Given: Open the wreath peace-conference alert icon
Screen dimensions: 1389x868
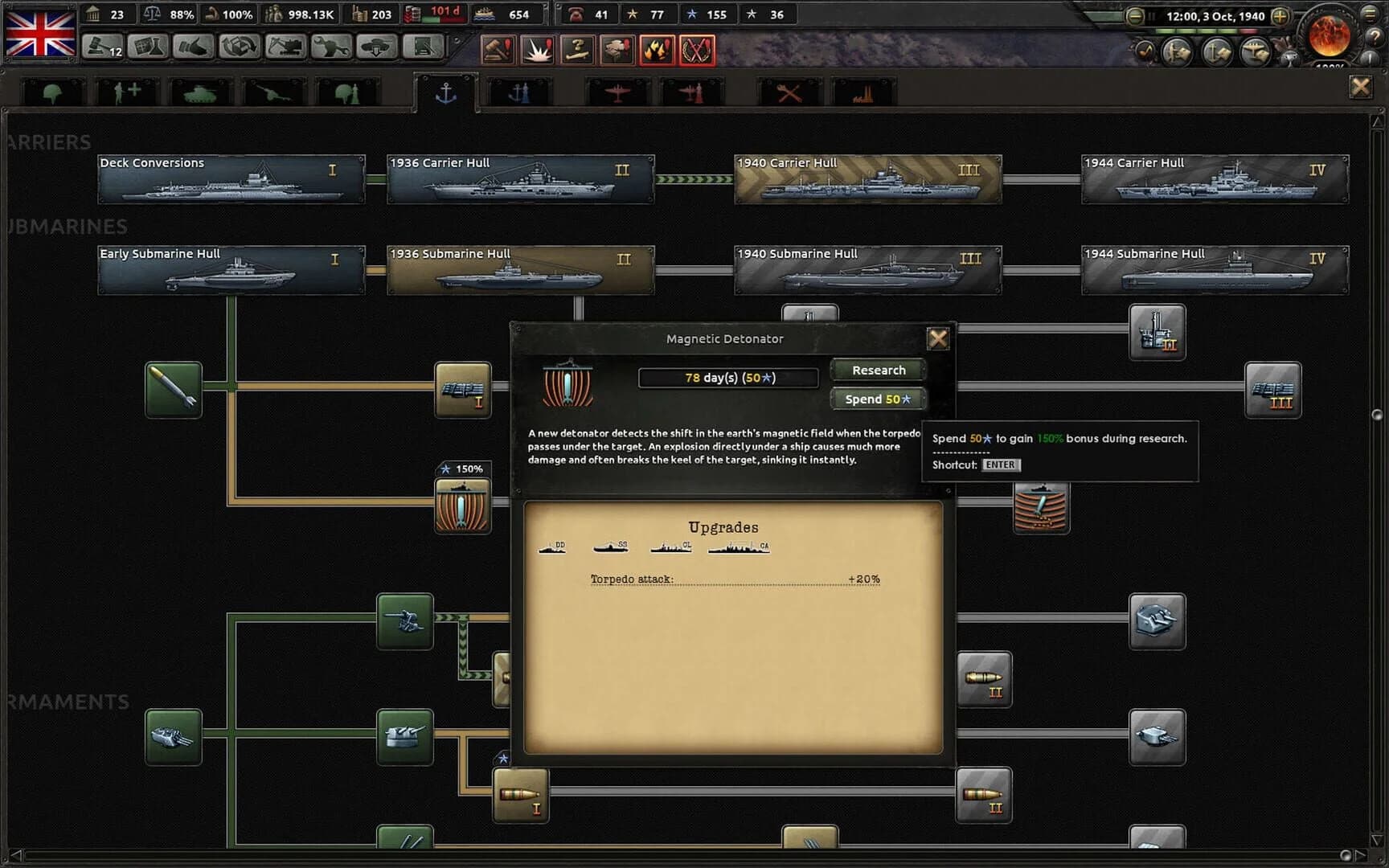Looking at the screenshot, I should 696,50.
